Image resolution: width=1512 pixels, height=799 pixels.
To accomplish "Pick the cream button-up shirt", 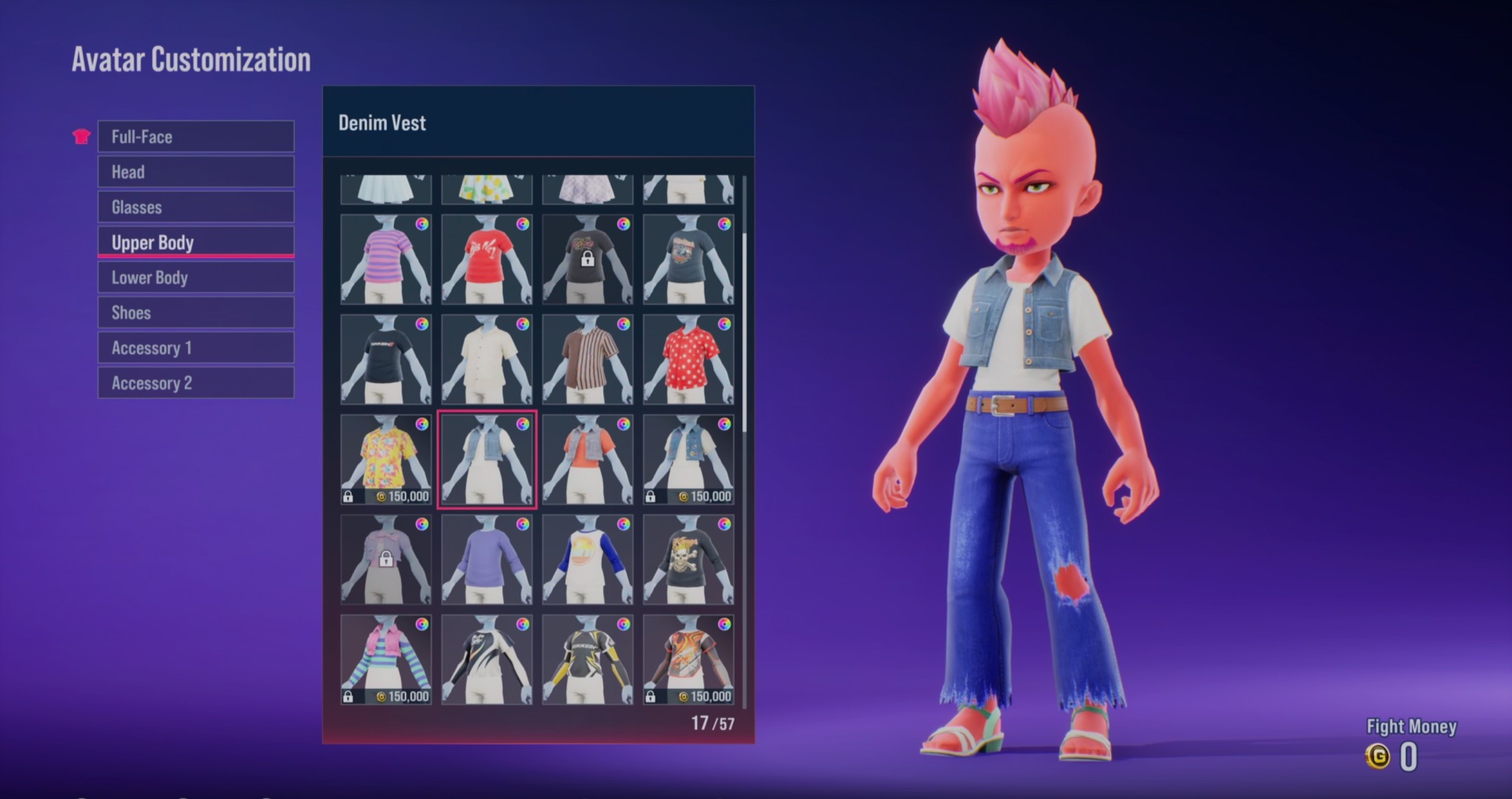I will click(x=486, y=360).
